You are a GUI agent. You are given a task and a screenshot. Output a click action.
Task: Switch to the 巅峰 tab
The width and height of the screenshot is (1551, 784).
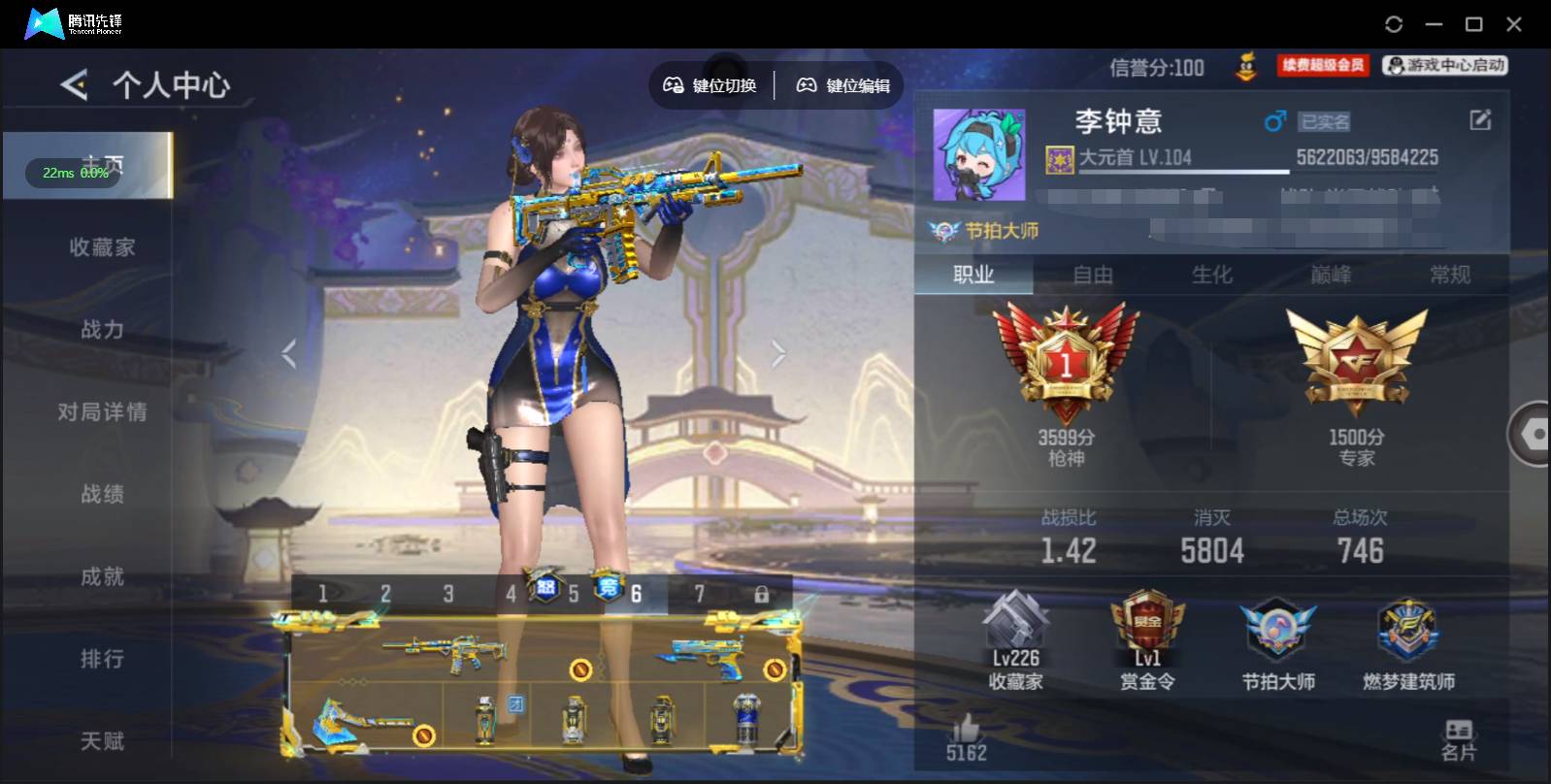[x=1333, y=275]
